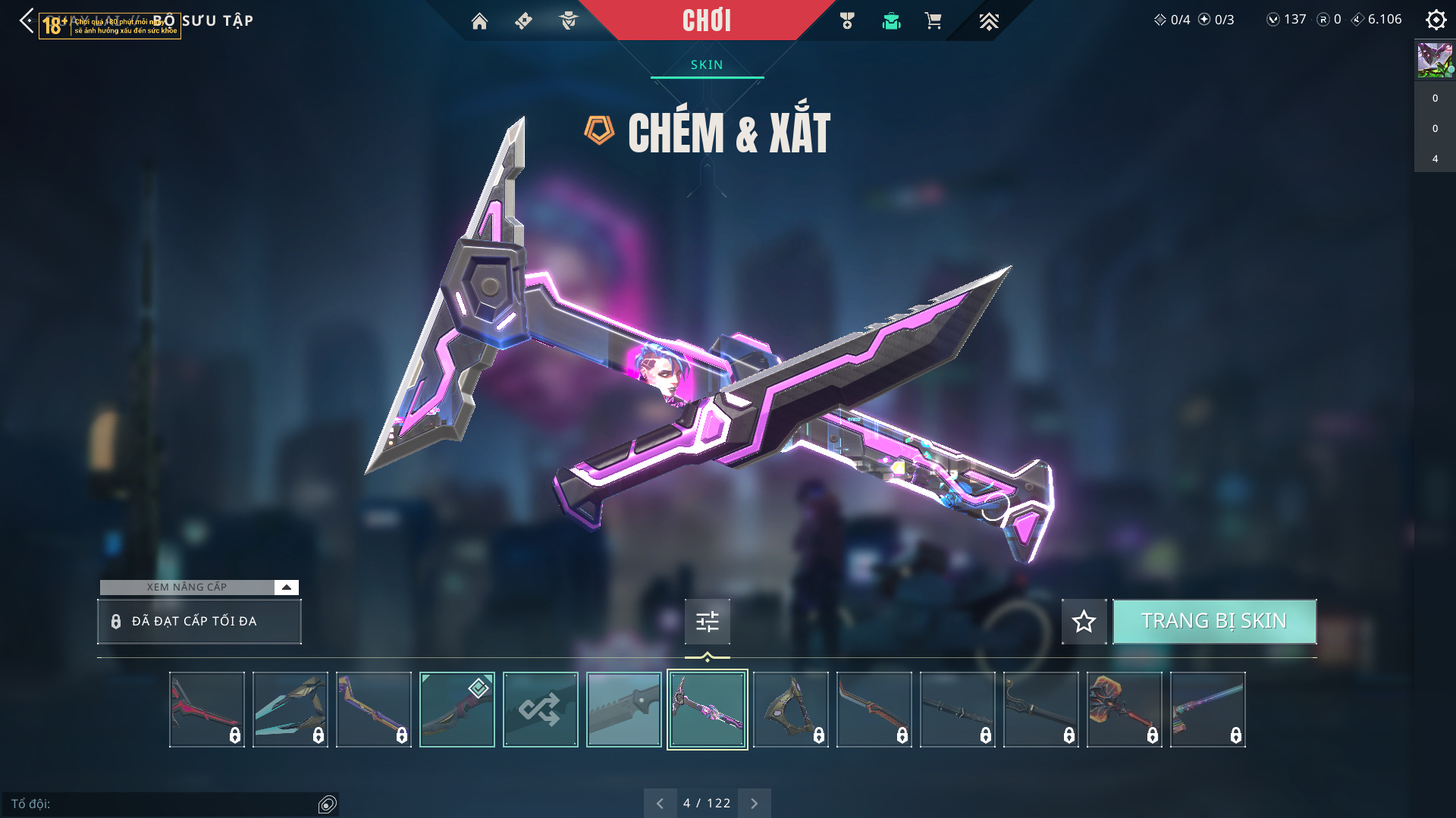
Task: Select the locked red karambit skin
Action: tap(206, 710)
